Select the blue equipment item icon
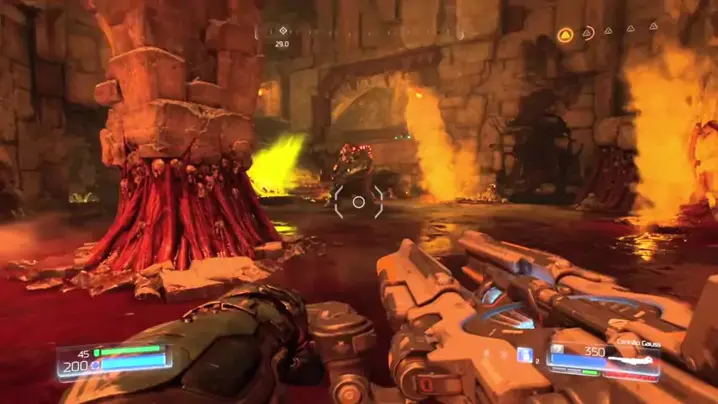 point(524,354)
